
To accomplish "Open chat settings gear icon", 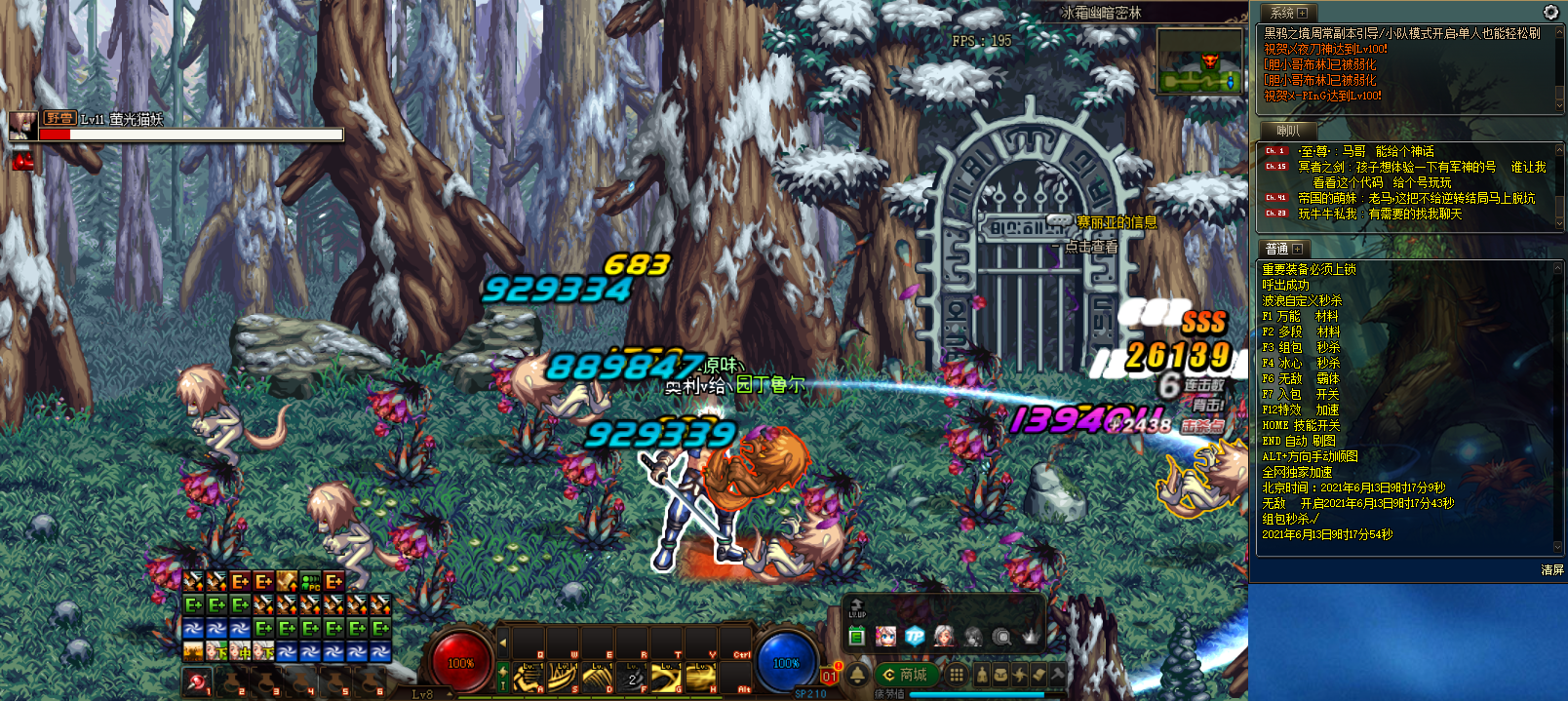I will point(1550,12).
